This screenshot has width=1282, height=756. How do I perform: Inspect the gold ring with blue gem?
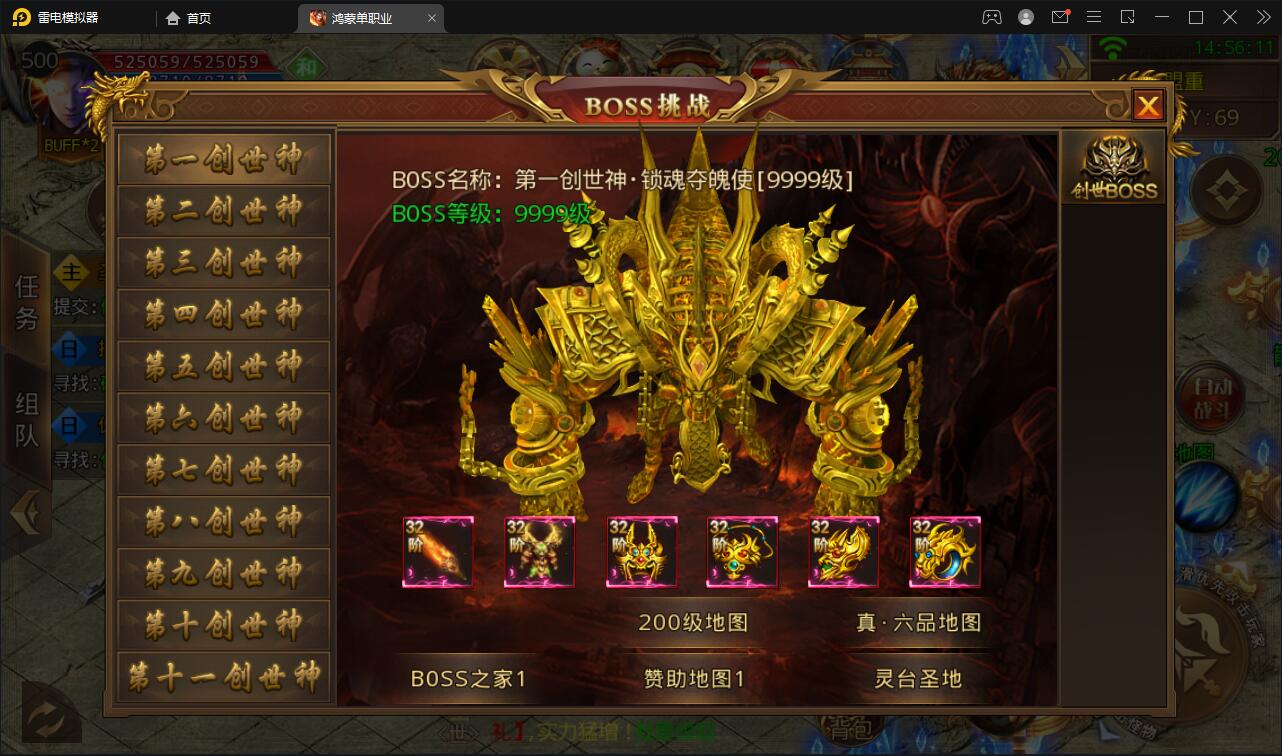point(945,552)
